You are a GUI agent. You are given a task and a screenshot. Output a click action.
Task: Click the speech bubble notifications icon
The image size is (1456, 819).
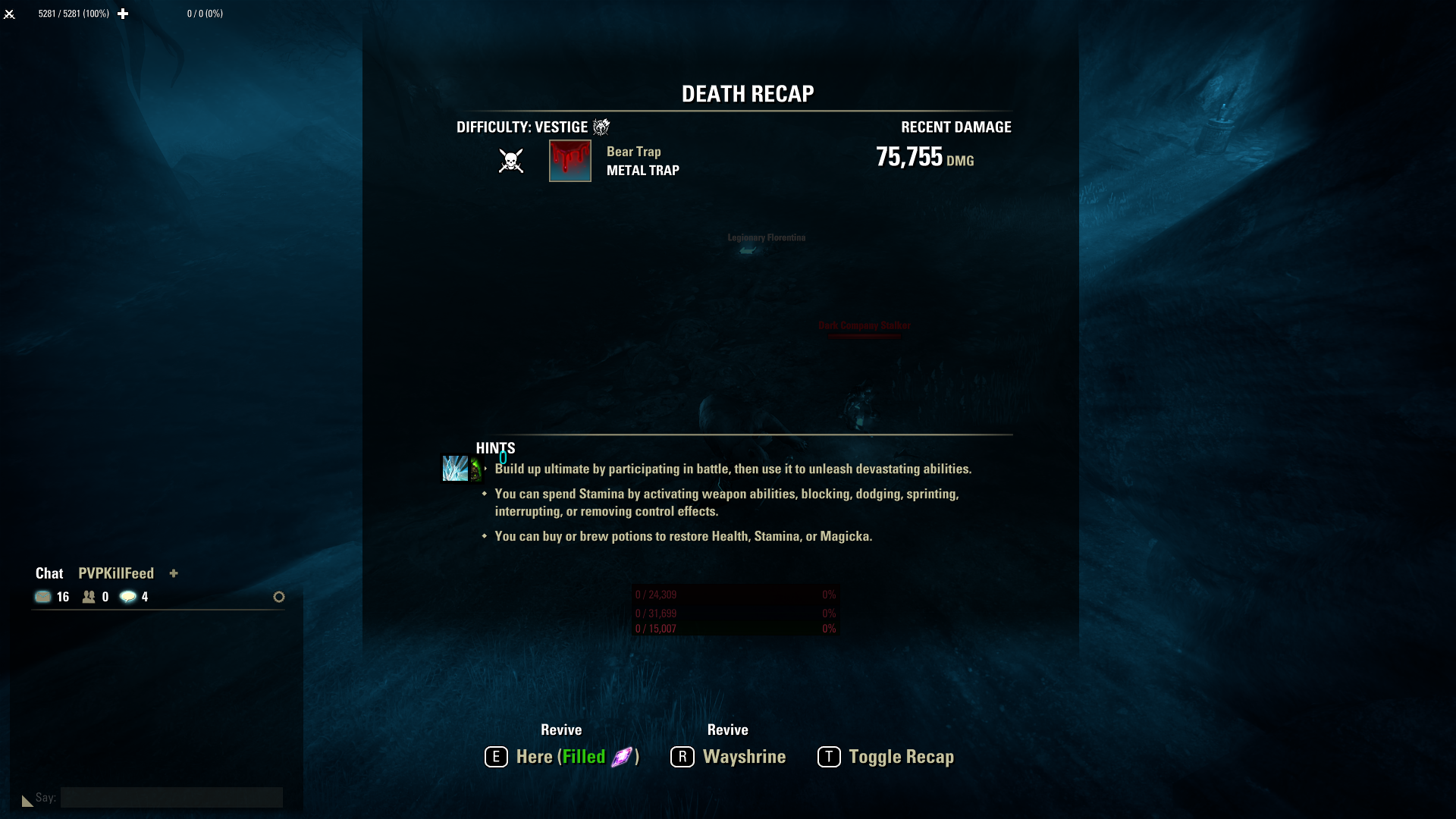pos(127,597)
